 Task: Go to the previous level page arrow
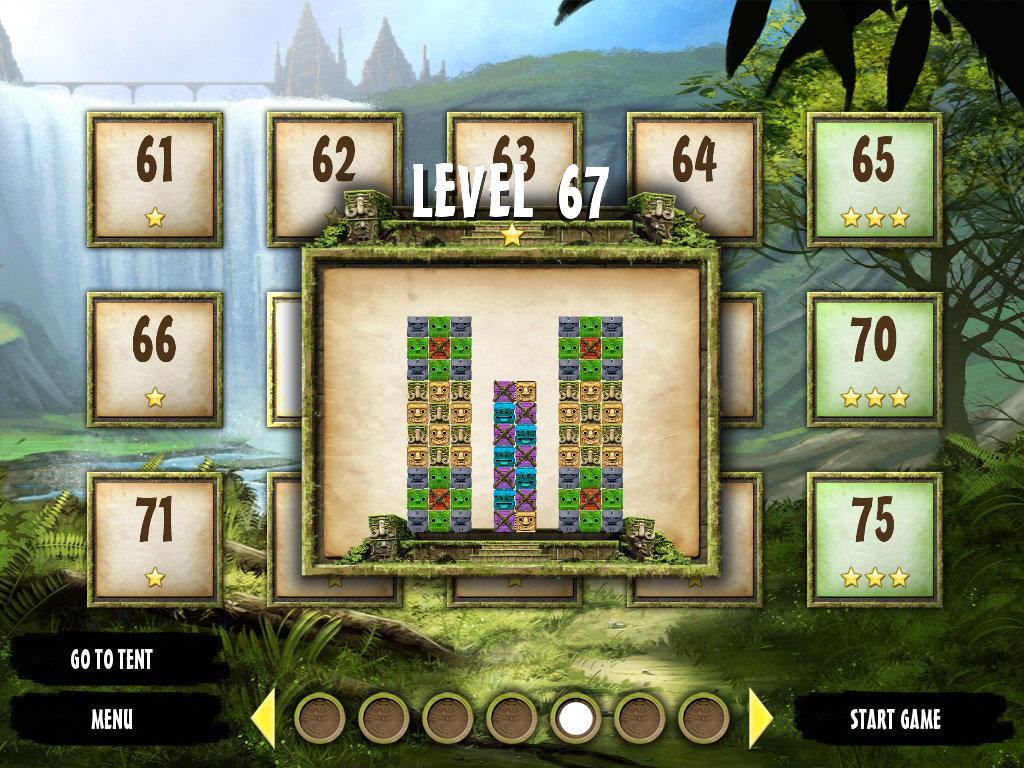coord(263,718)
